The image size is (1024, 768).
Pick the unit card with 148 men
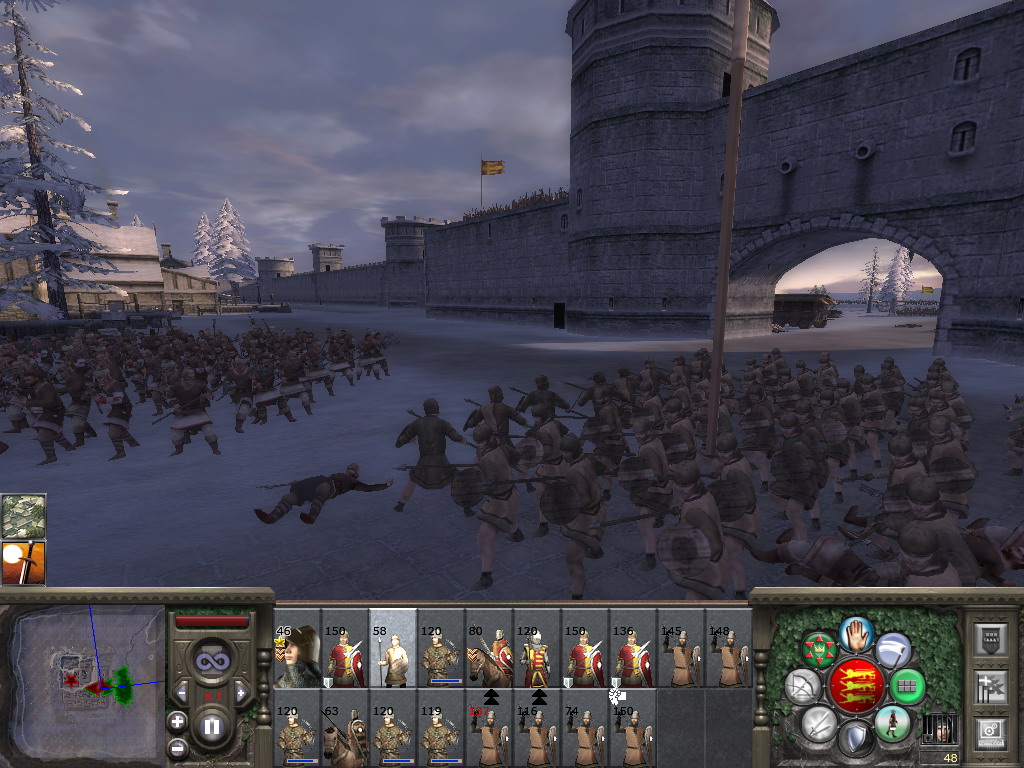[729, 656]
